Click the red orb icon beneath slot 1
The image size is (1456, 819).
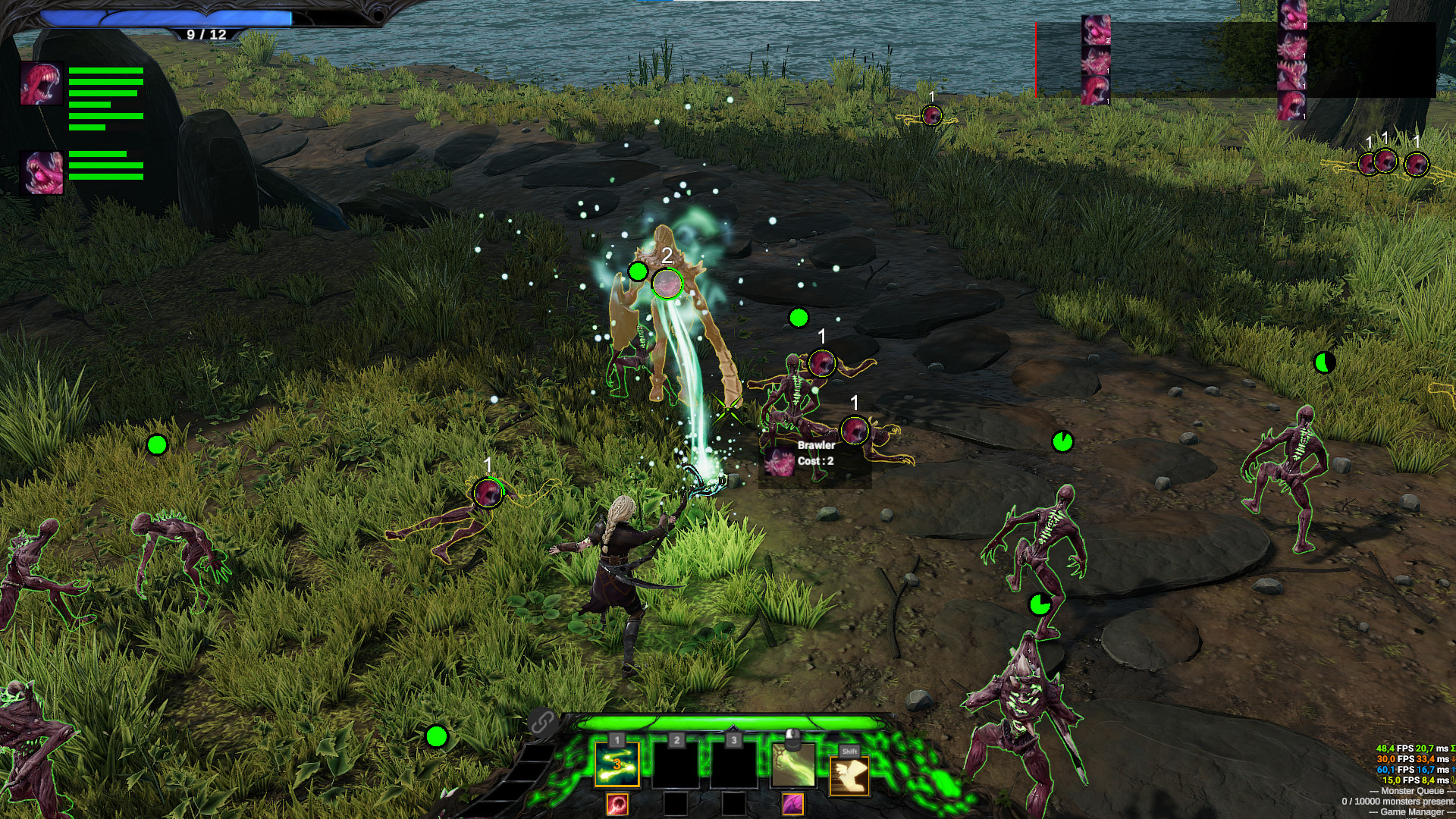pos(617,805)
